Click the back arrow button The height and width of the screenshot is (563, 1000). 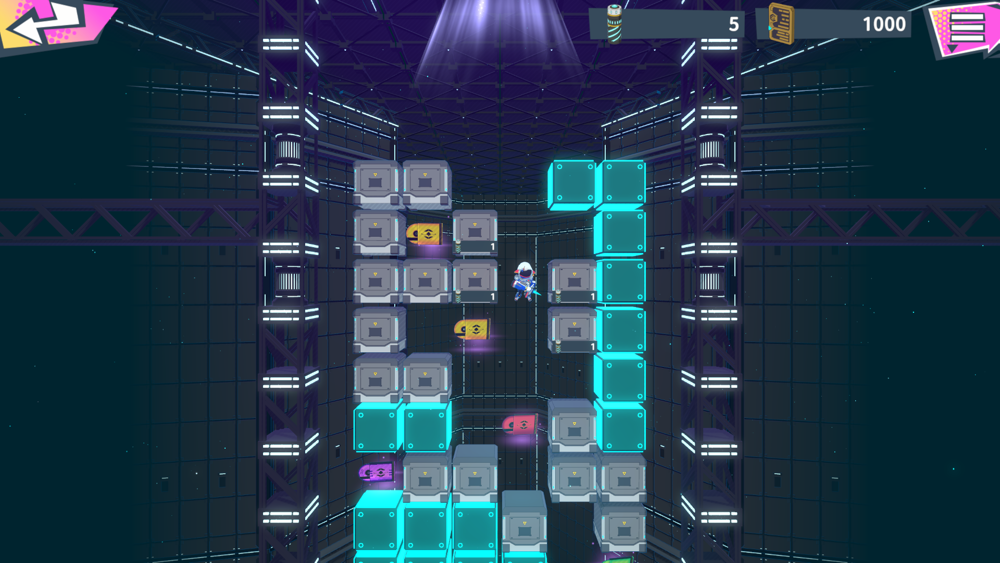point(50,22)
